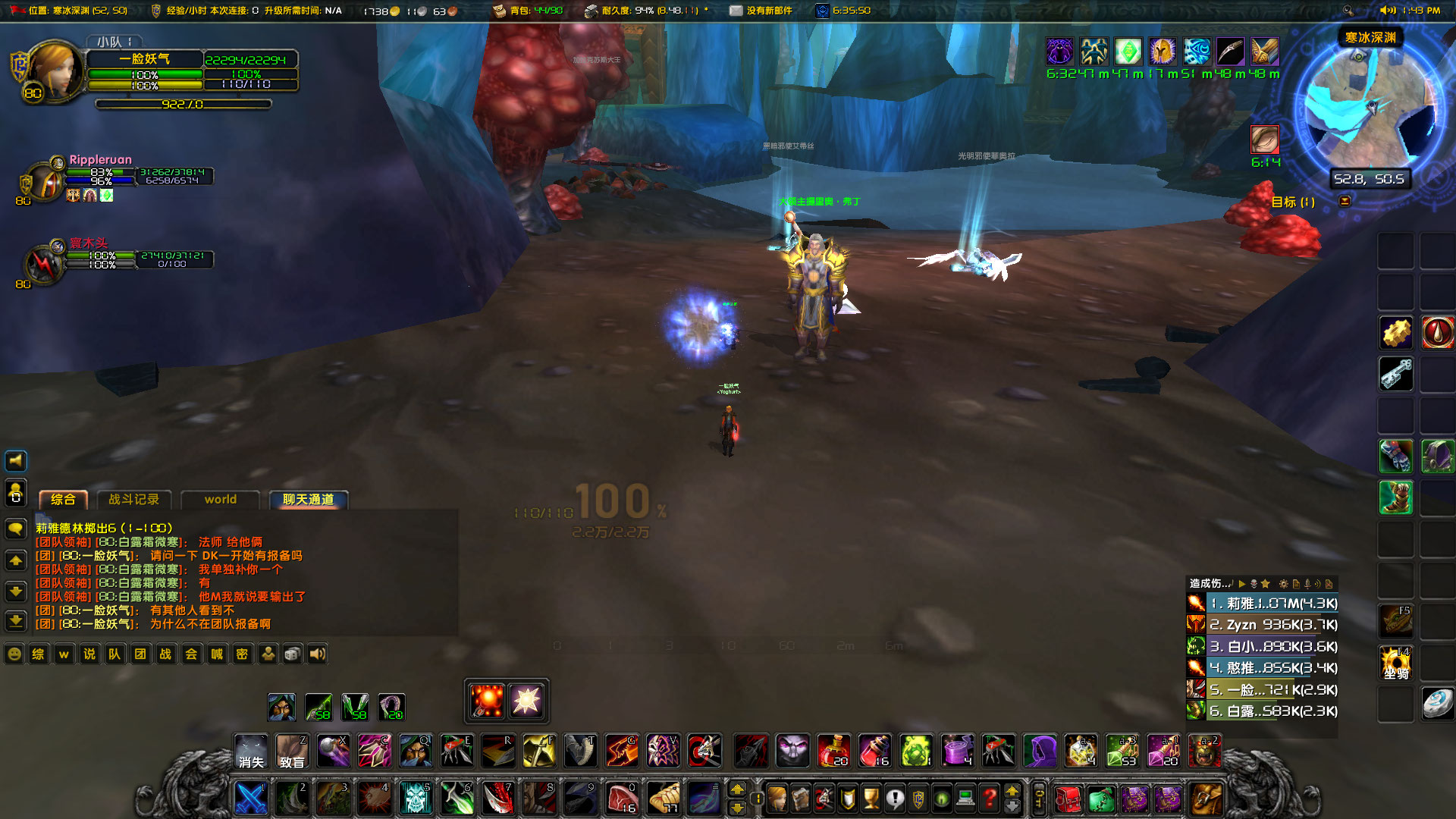Viewport: 1456px width, 819px height.
Task: Switch to the 战斗记录 tab
Action: point(135,500)
